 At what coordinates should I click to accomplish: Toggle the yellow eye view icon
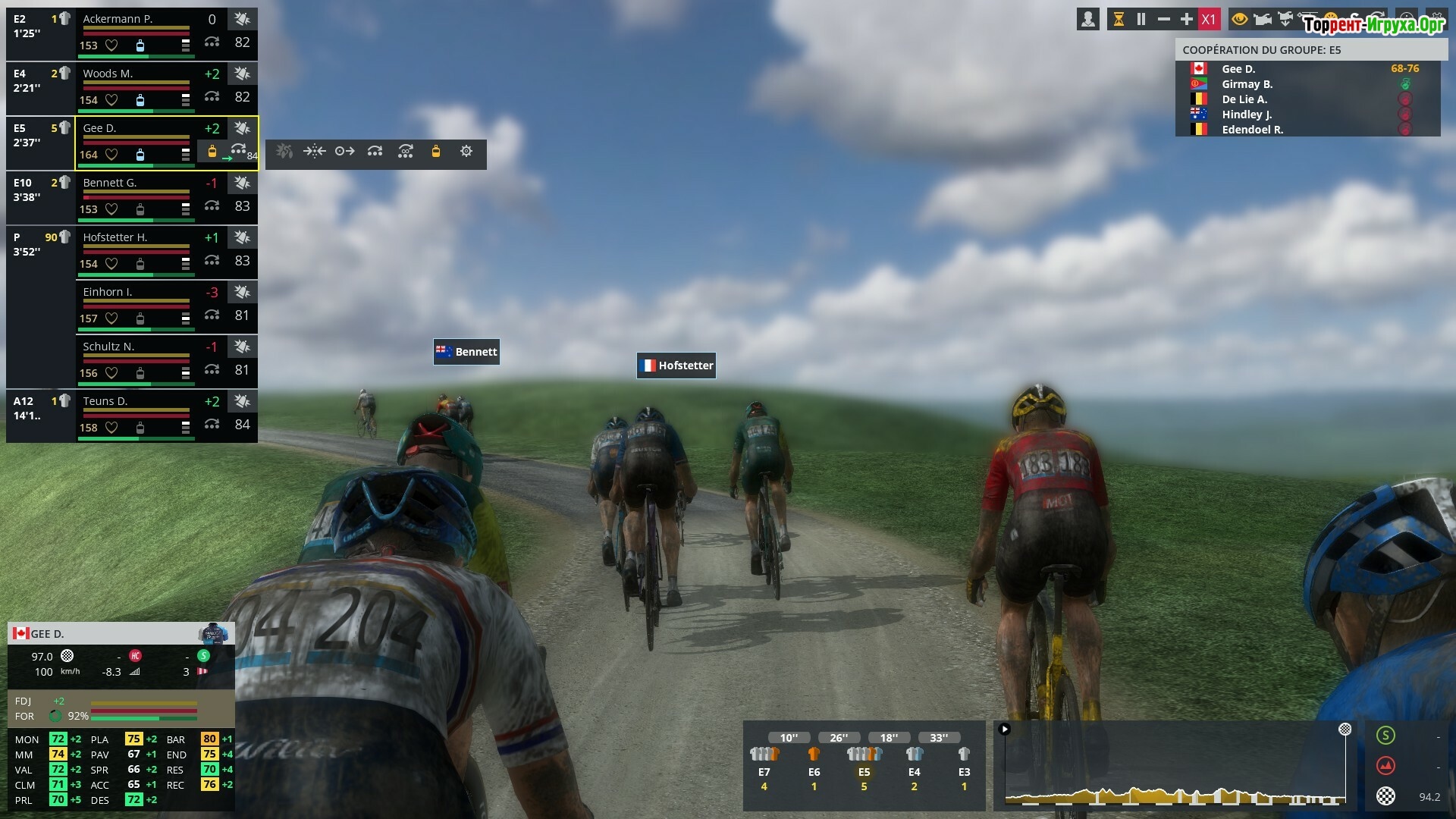pyautogui.click(x=1240, y=20)
